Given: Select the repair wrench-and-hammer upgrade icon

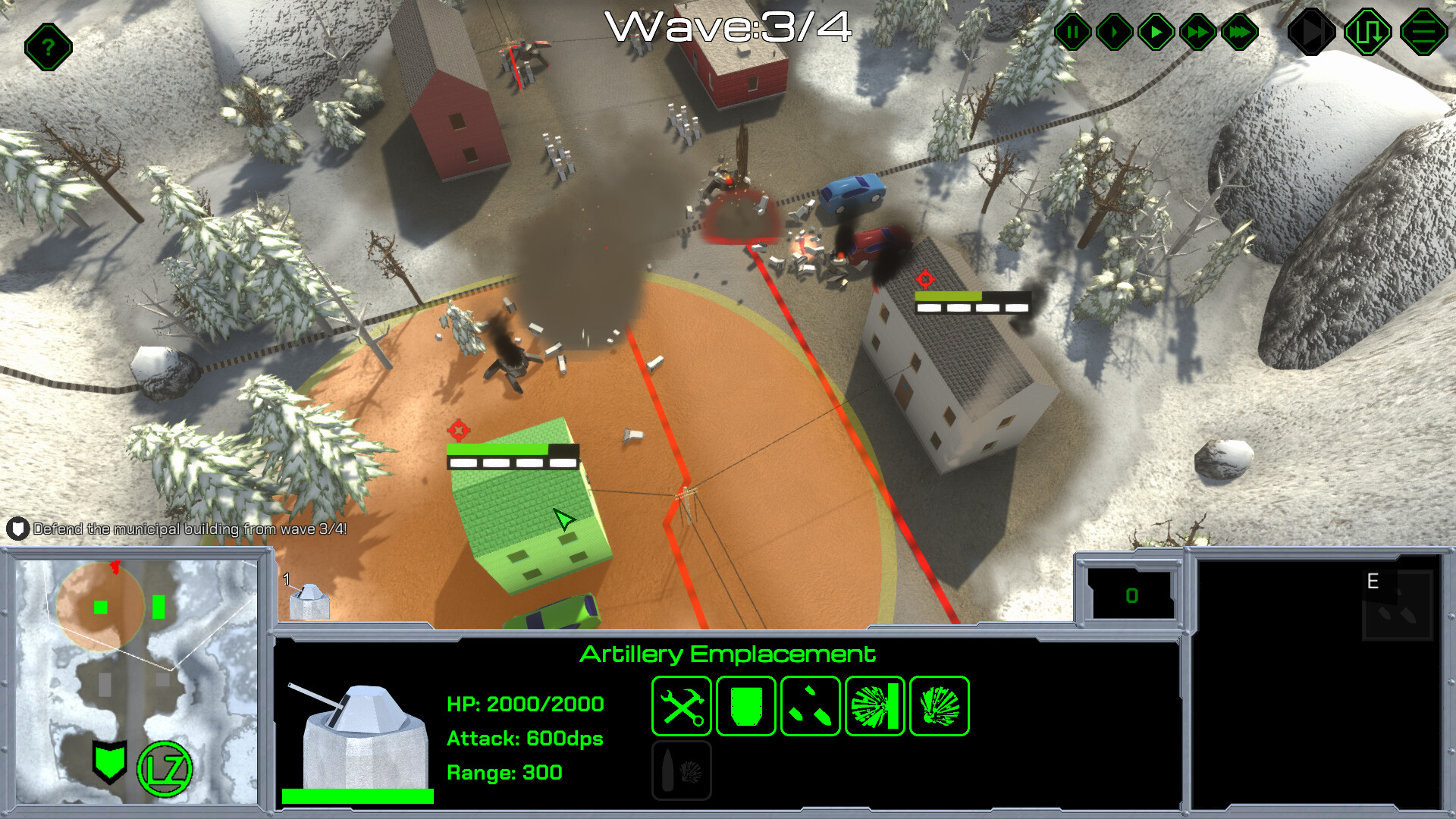Looking at the screenshot, I should click(x=682, y=706).
